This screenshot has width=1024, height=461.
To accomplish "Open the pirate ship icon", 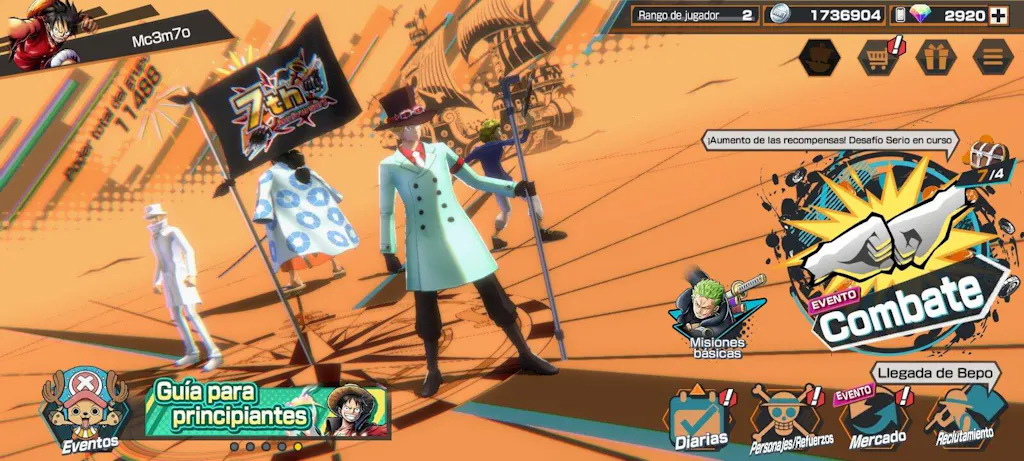I will [x=821, y=56].
